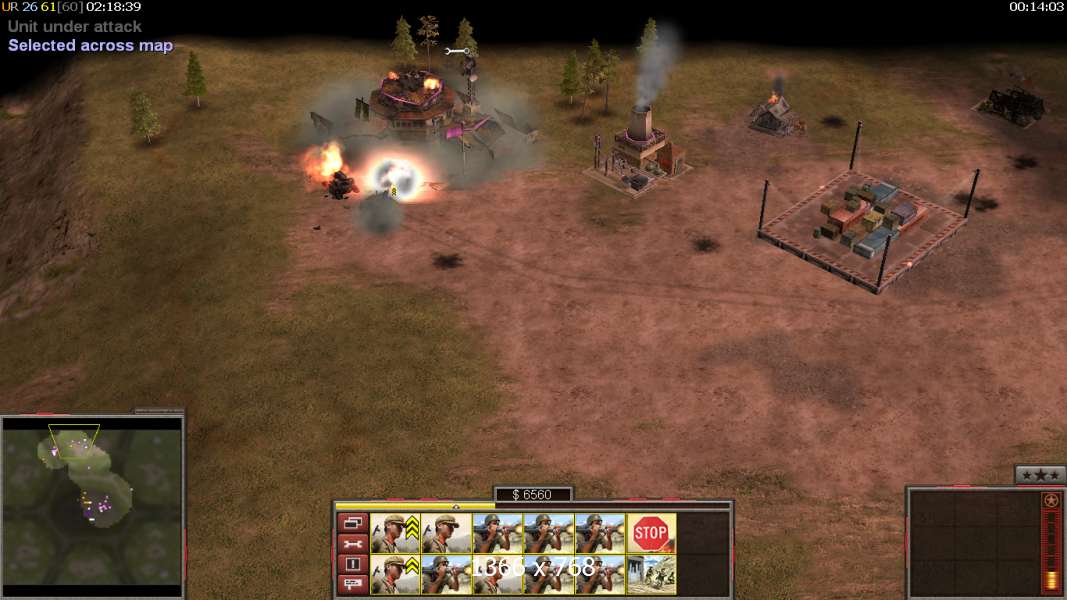The image size is (1067, 600).
Task: Click the three-star generals rank button
Action: tap(1039, 475)
